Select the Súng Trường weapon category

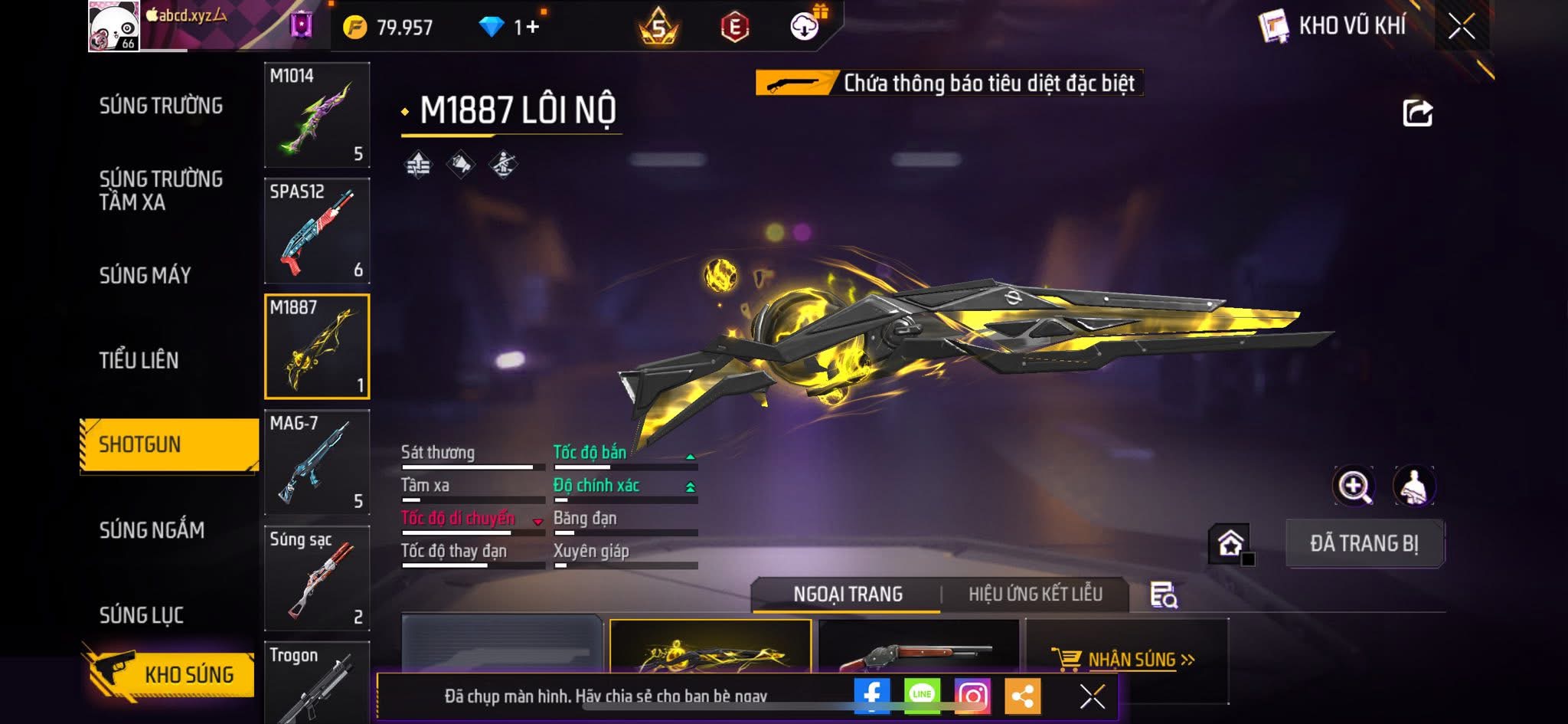coord(161,106)
